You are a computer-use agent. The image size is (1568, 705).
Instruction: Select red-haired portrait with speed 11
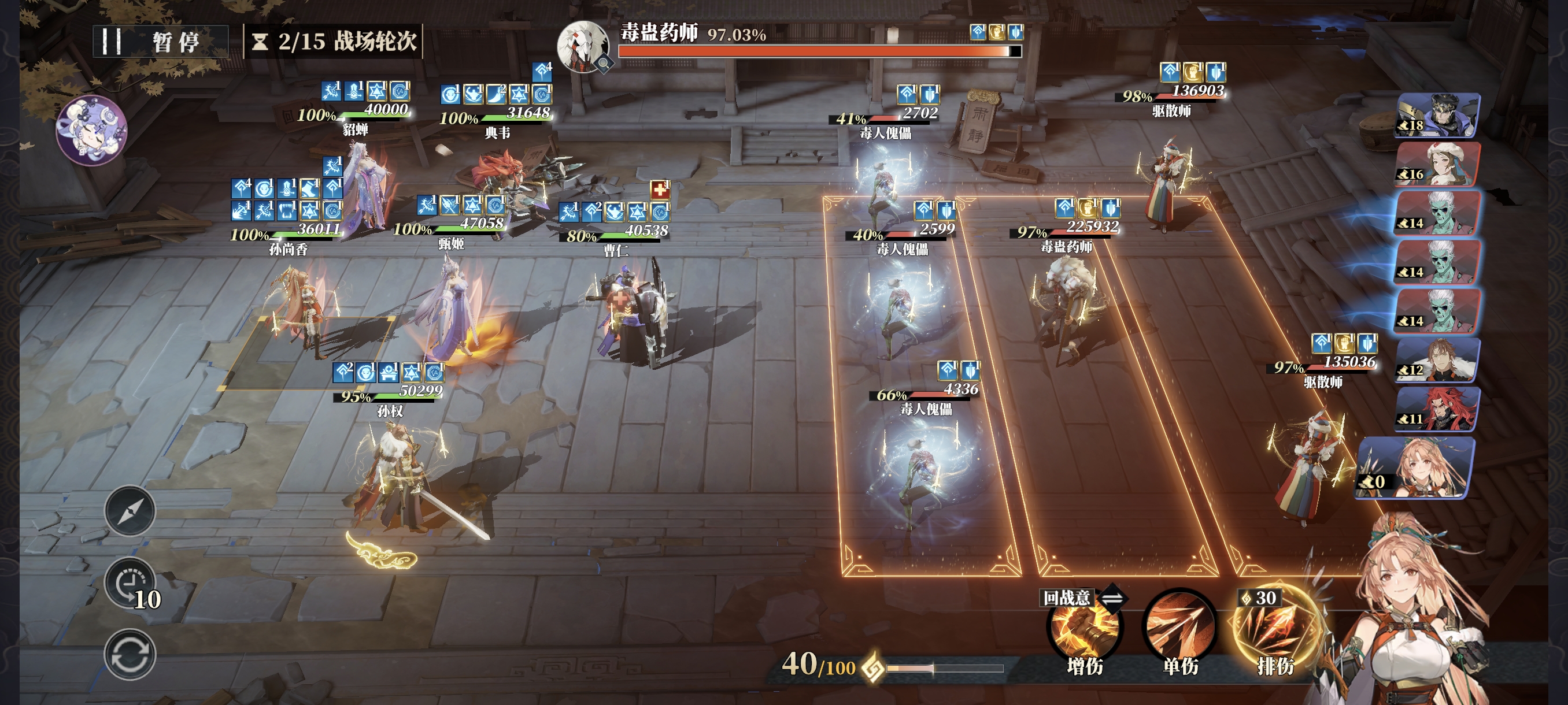1437,409
